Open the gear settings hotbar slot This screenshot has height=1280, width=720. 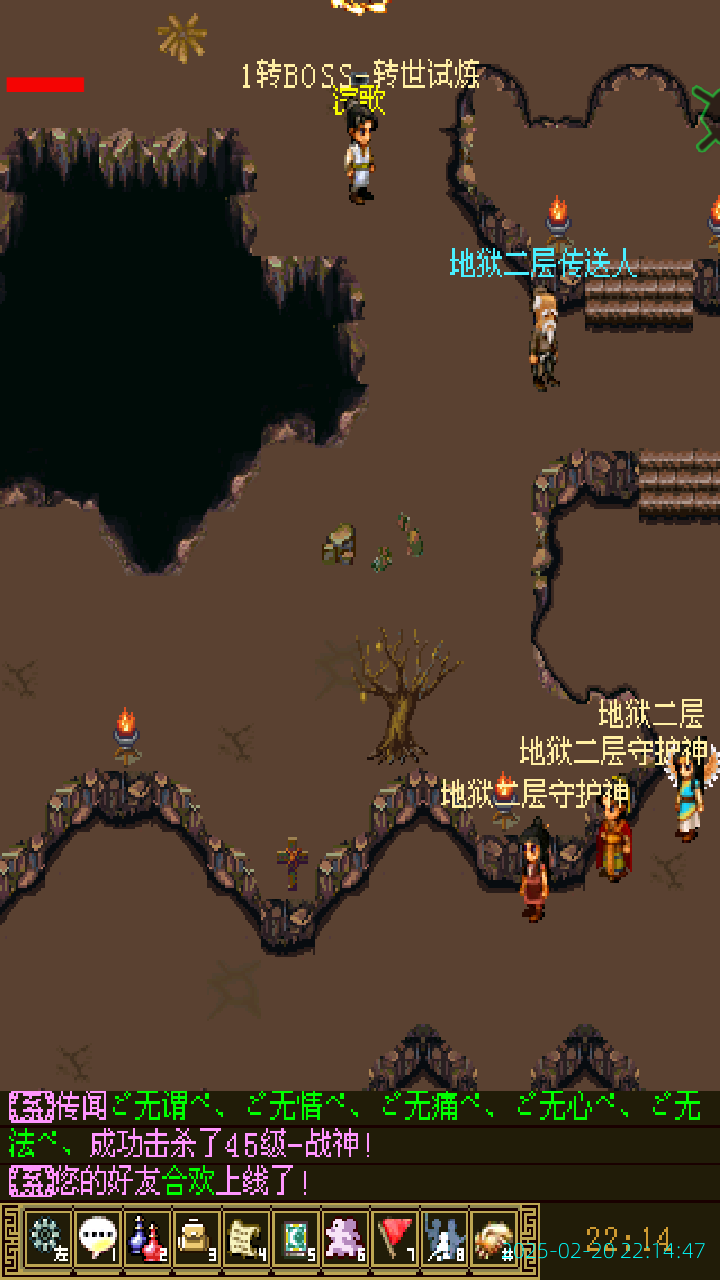pos(48,1239)
